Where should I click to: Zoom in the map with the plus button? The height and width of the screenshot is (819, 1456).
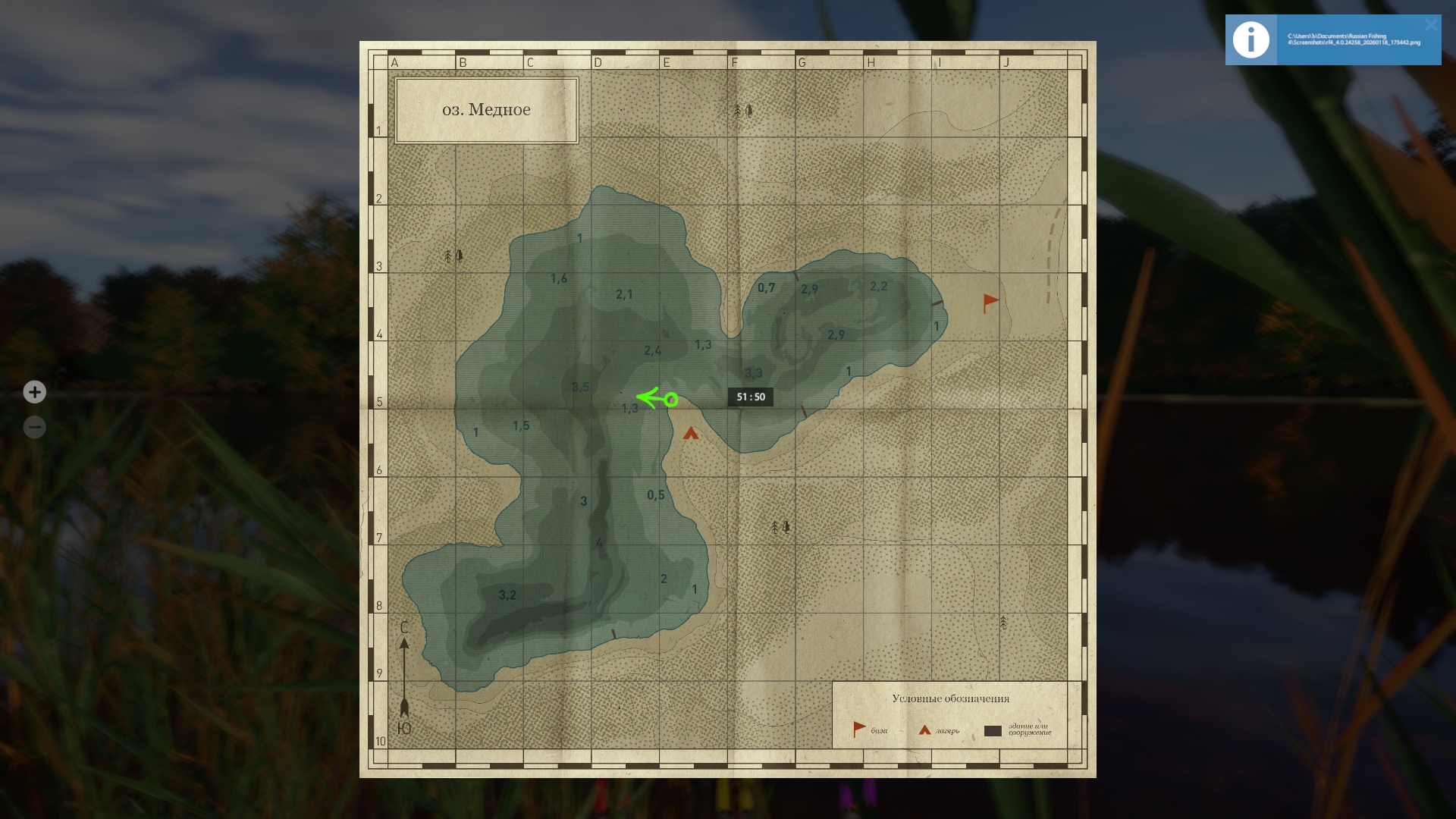click(x=34, y=392)
